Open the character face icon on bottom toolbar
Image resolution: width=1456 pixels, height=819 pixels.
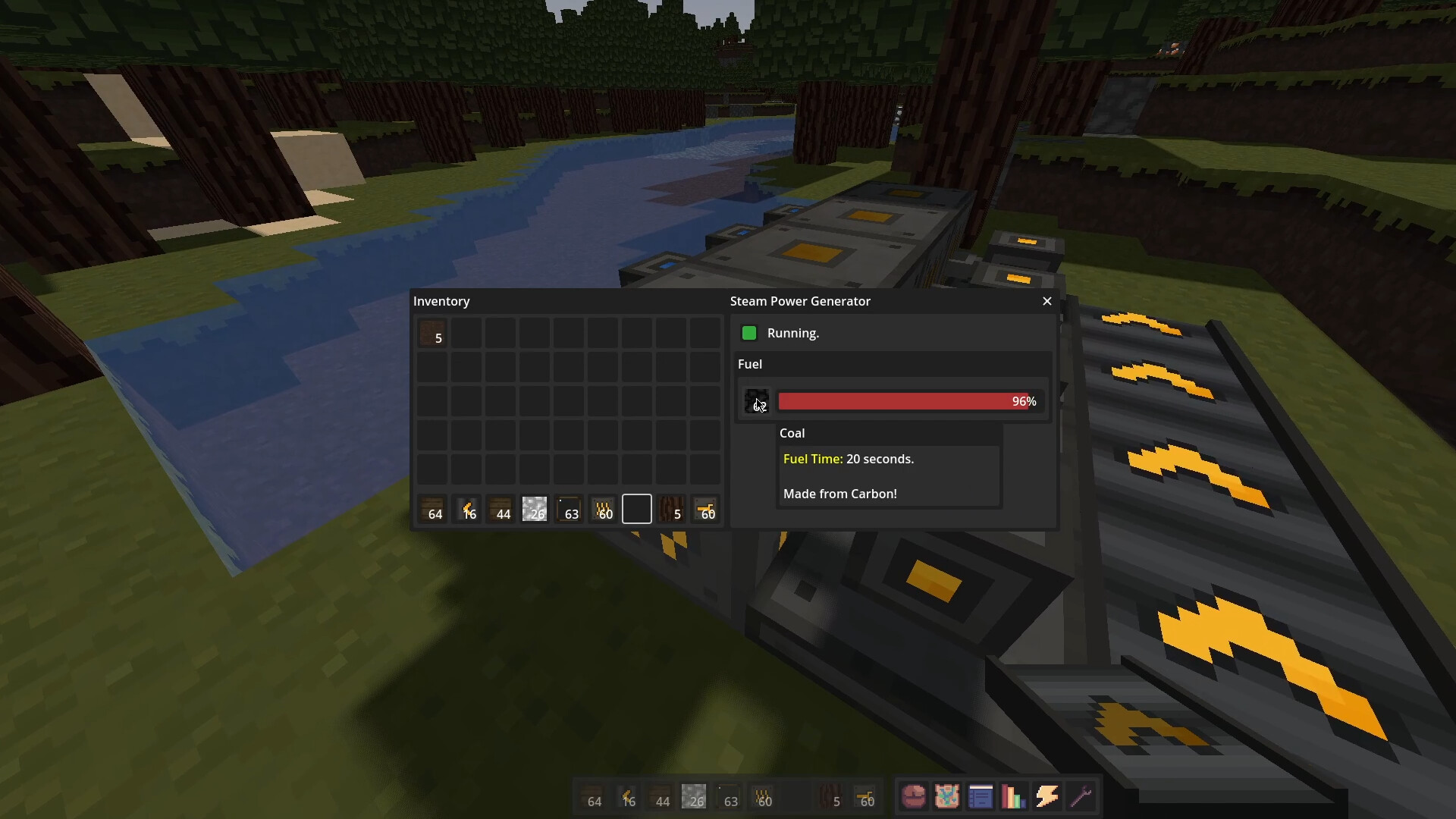(913, 796)
